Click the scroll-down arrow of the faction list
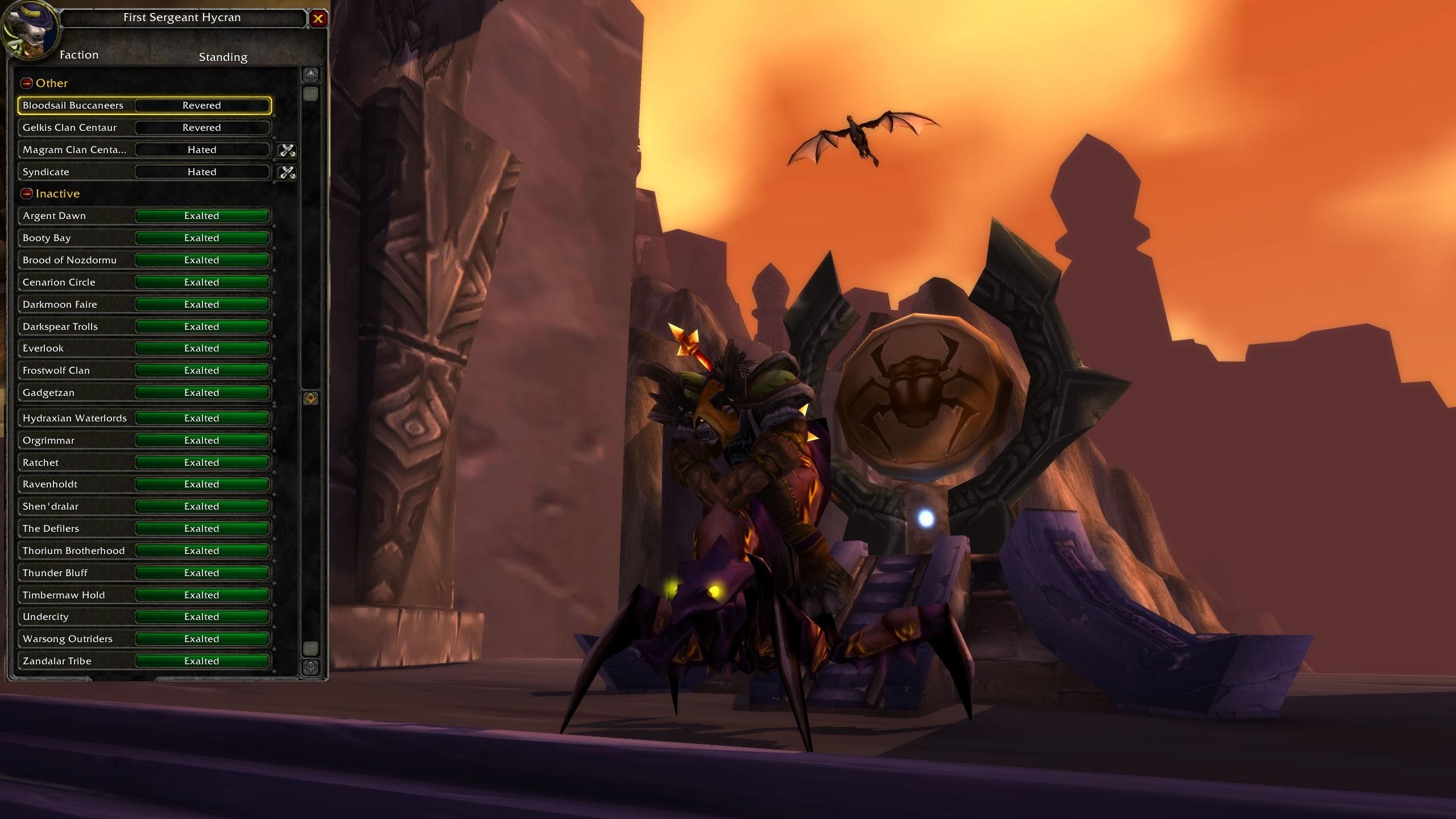The width and height of the screenshot is (1456, 819). pos(311,667)
